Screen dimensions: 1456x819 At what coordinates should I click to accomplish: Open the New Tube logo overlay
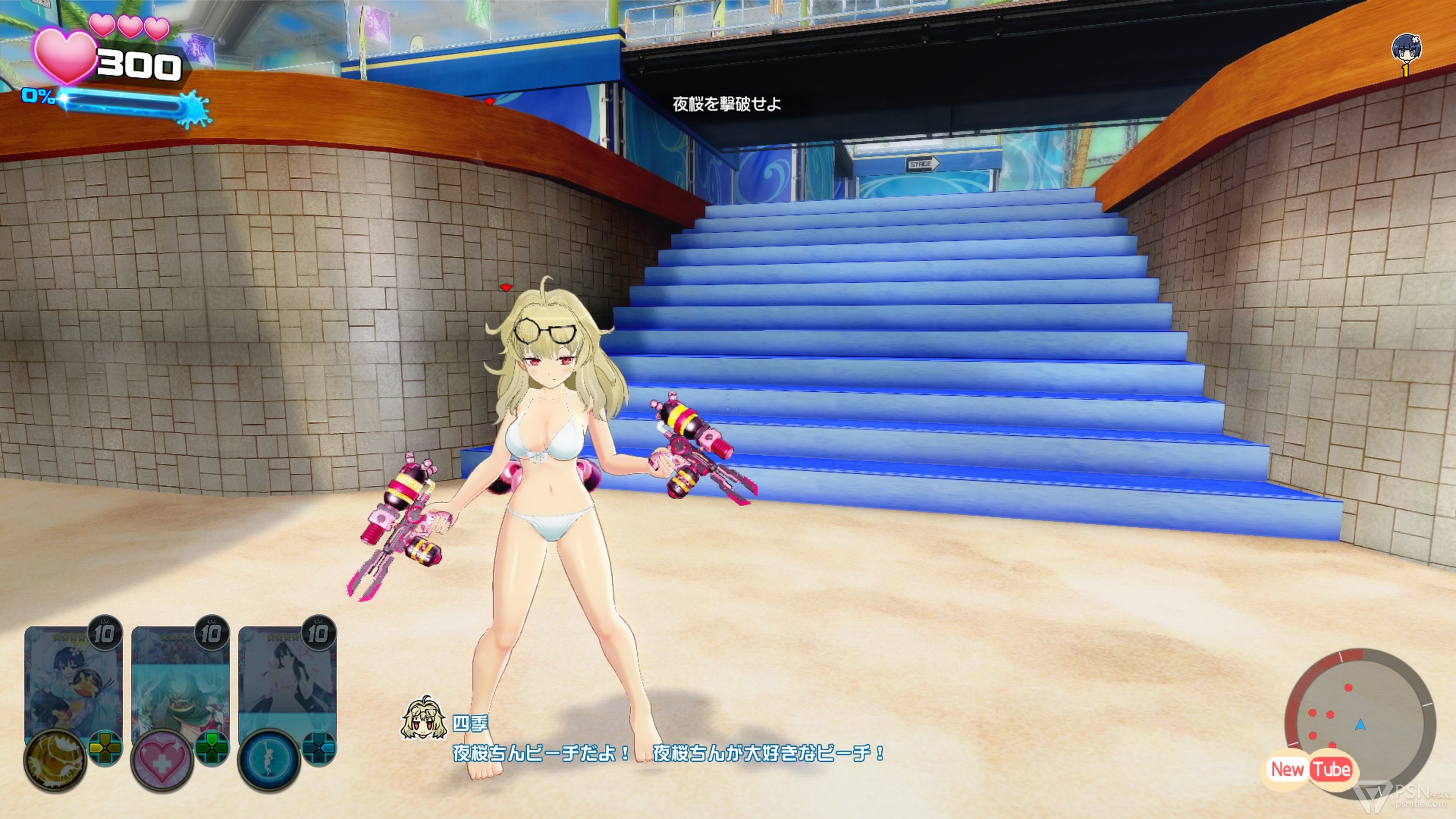[1311, 769]
